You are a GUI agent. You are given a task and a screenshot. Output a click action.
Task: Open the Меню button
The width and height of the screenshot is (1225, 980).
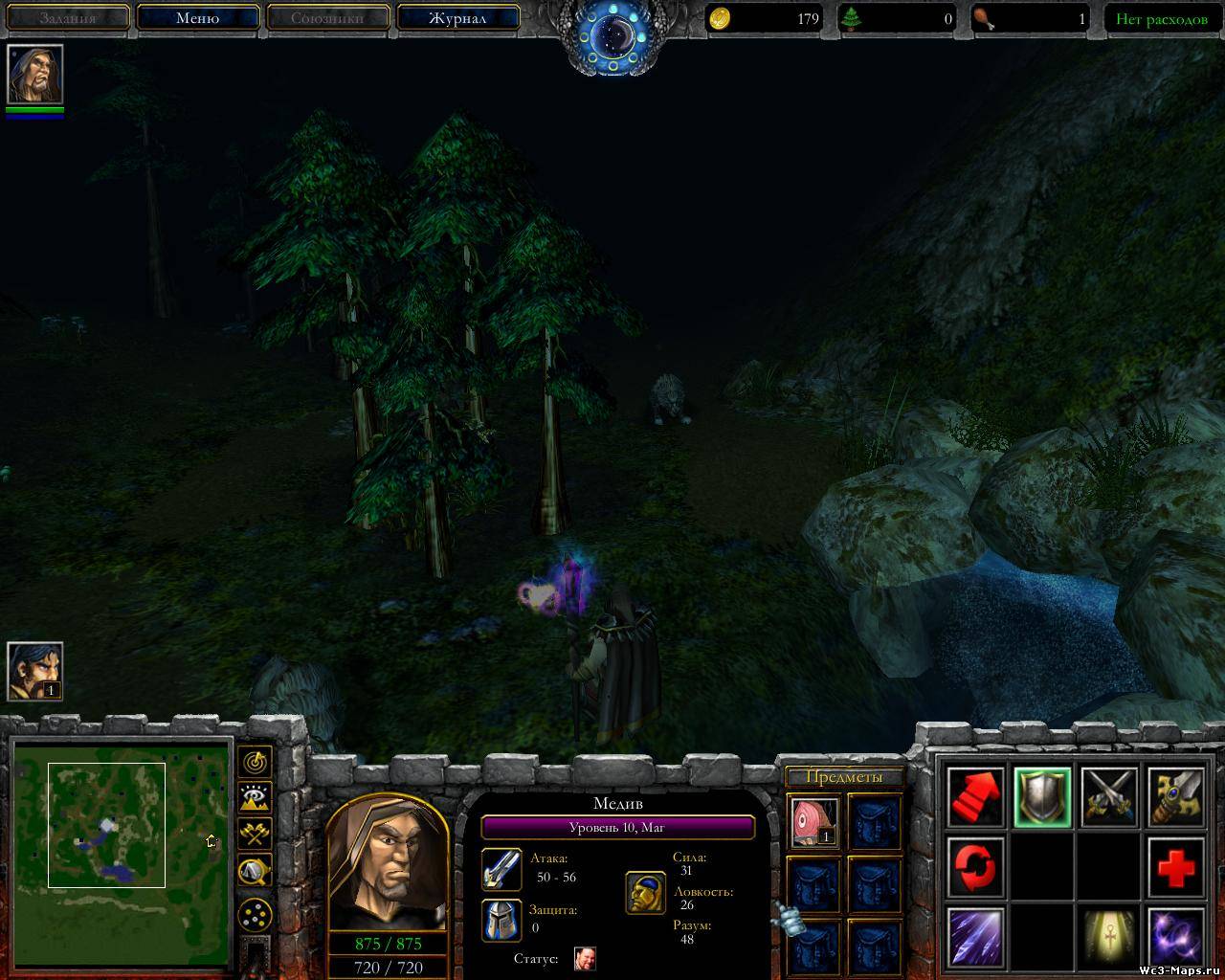[198, 18]
